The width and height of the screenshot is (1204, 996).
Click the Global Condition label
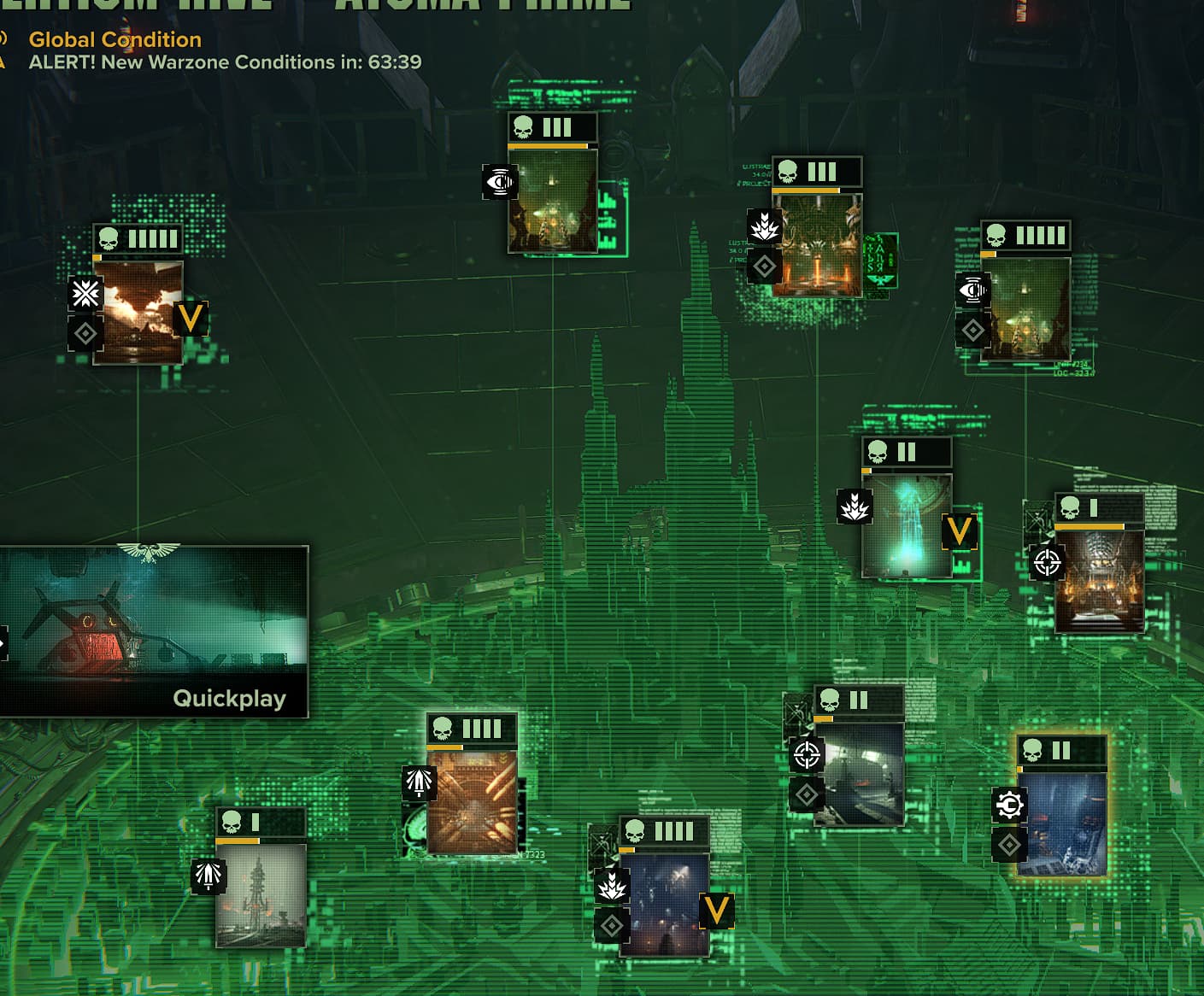[115, 39]
